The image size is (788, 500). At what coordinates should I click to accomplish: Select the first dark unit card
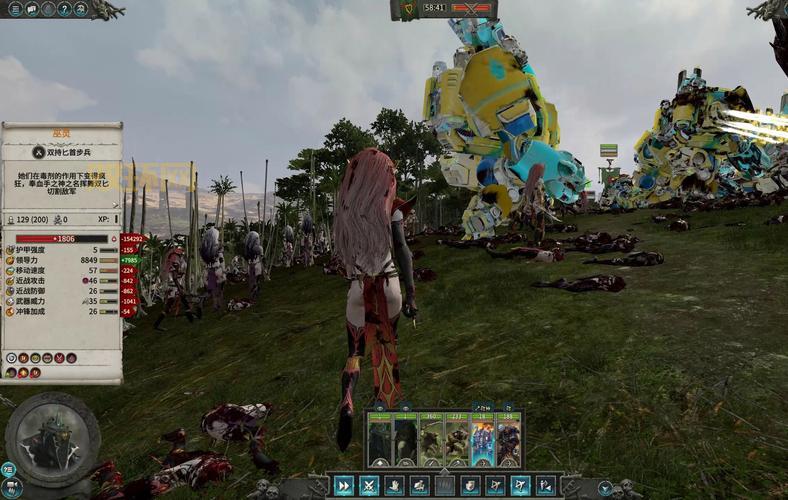(x=380, y=440)
